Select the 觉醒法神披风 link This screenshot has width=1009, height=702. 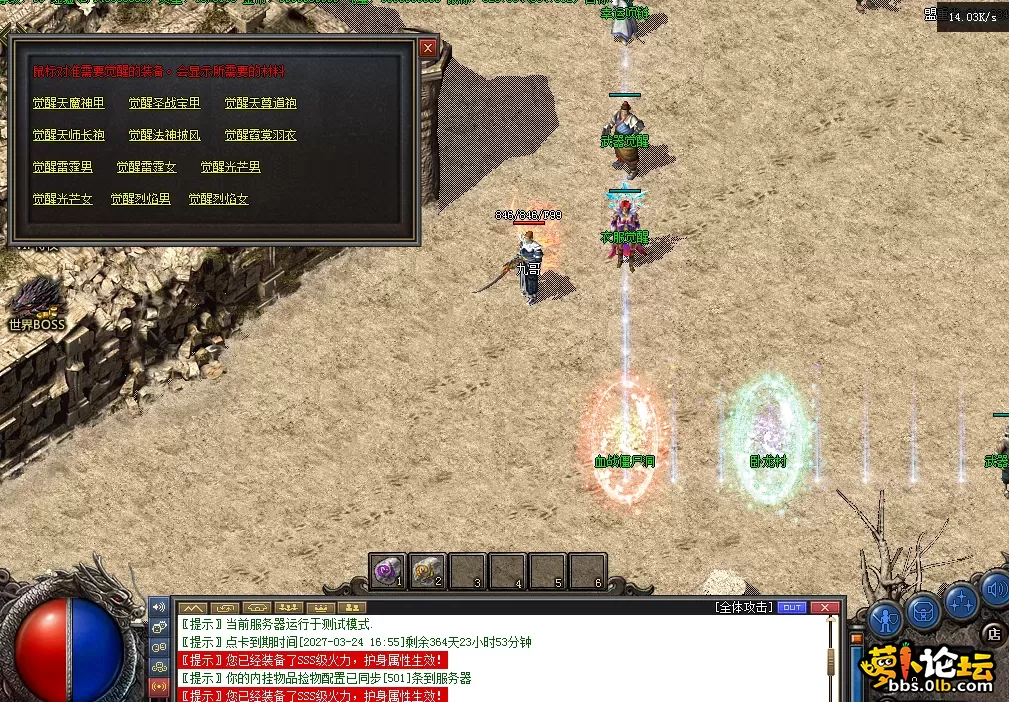(164, 135)
